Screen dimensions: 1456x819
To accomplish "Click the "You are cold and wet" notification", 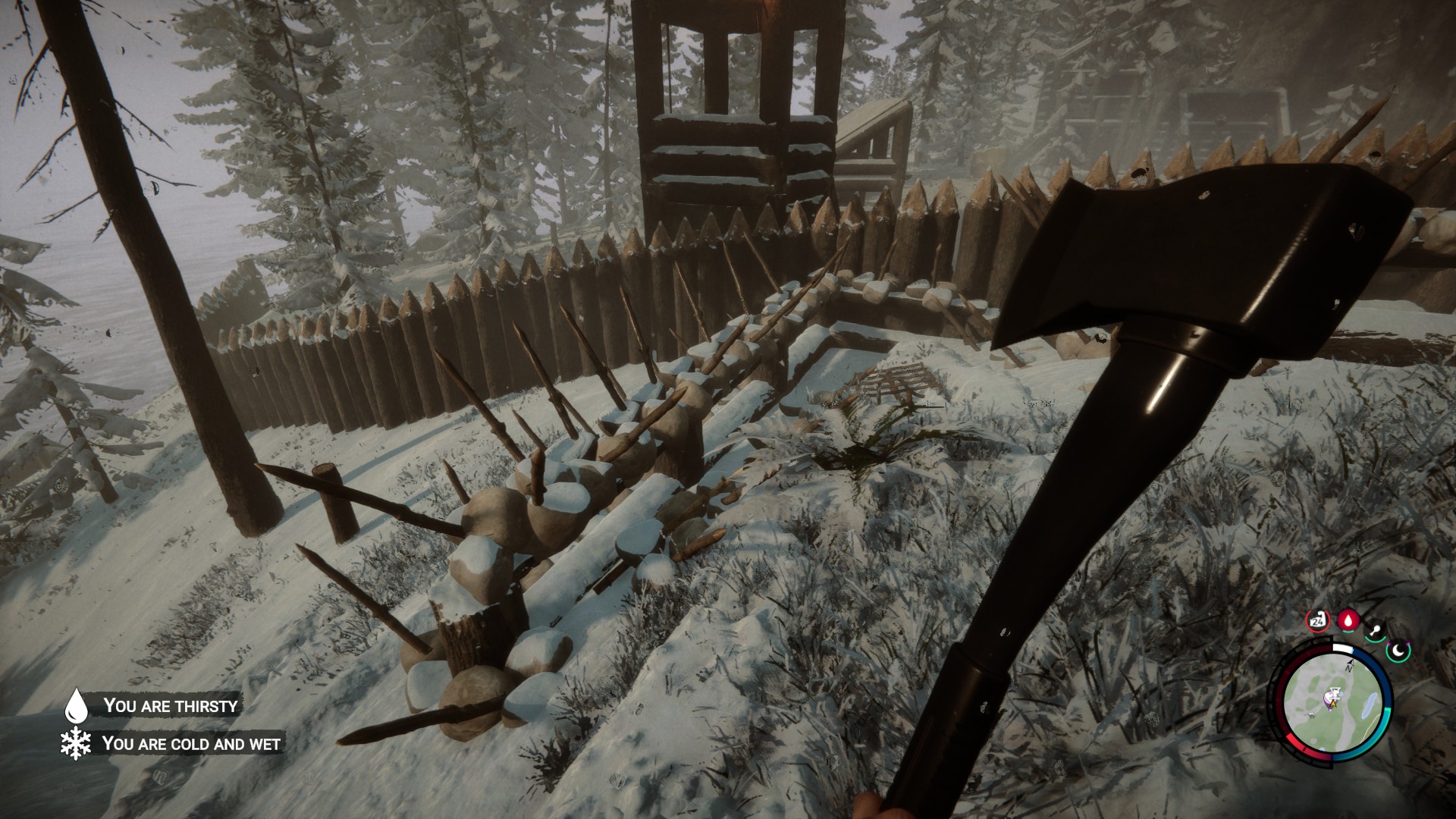I will (190, 743).
